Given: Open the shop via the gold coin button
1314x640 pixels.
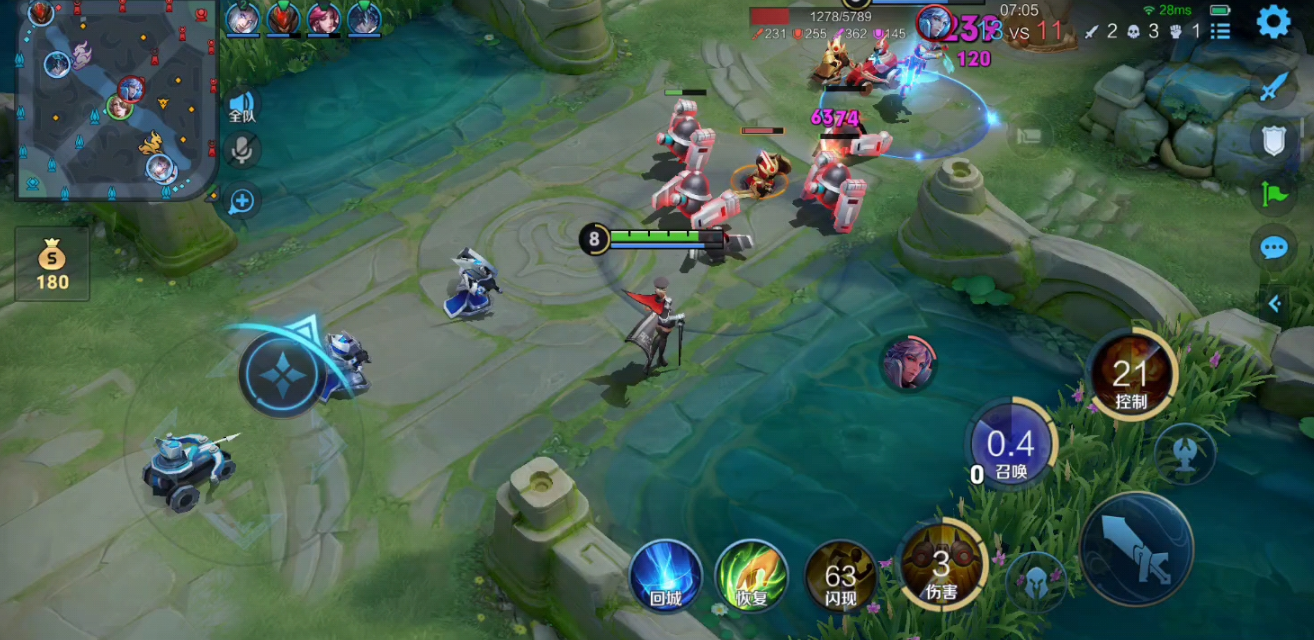Looking at the screenshot, I should (x=52, y=265).
